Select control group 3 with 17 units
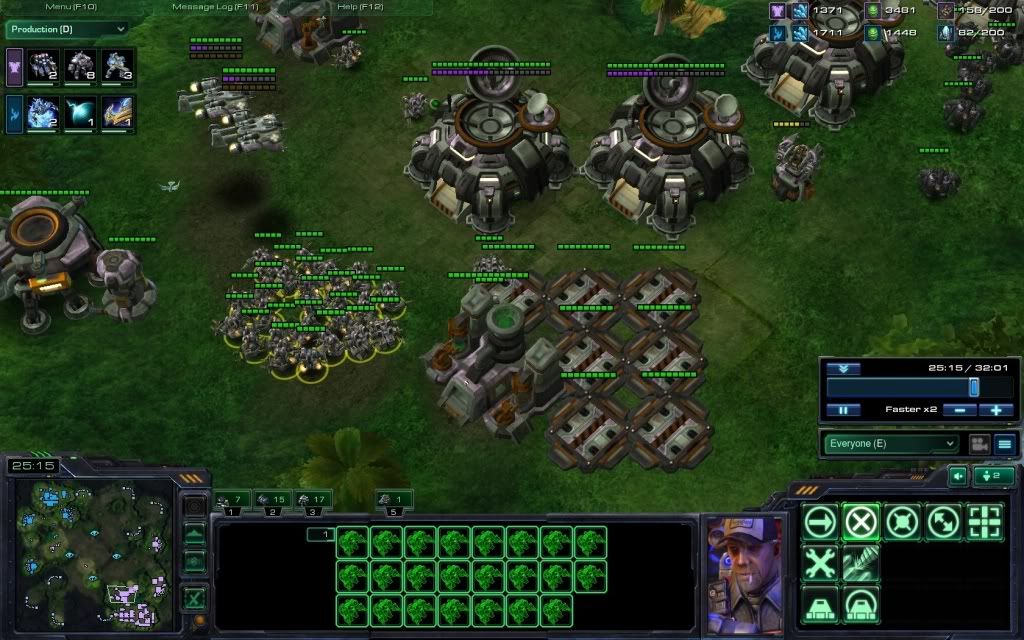1024x640 pixels. [312, 499]
